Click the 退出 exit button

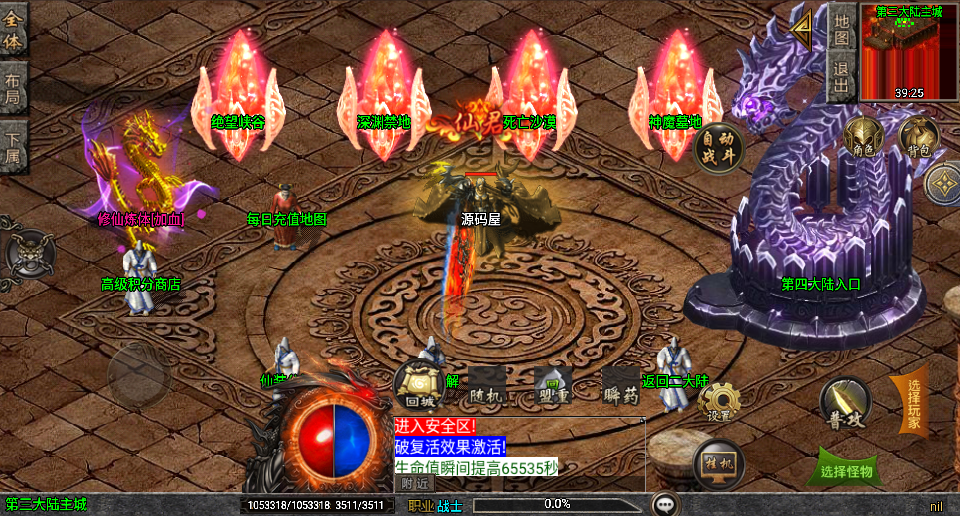842,77
